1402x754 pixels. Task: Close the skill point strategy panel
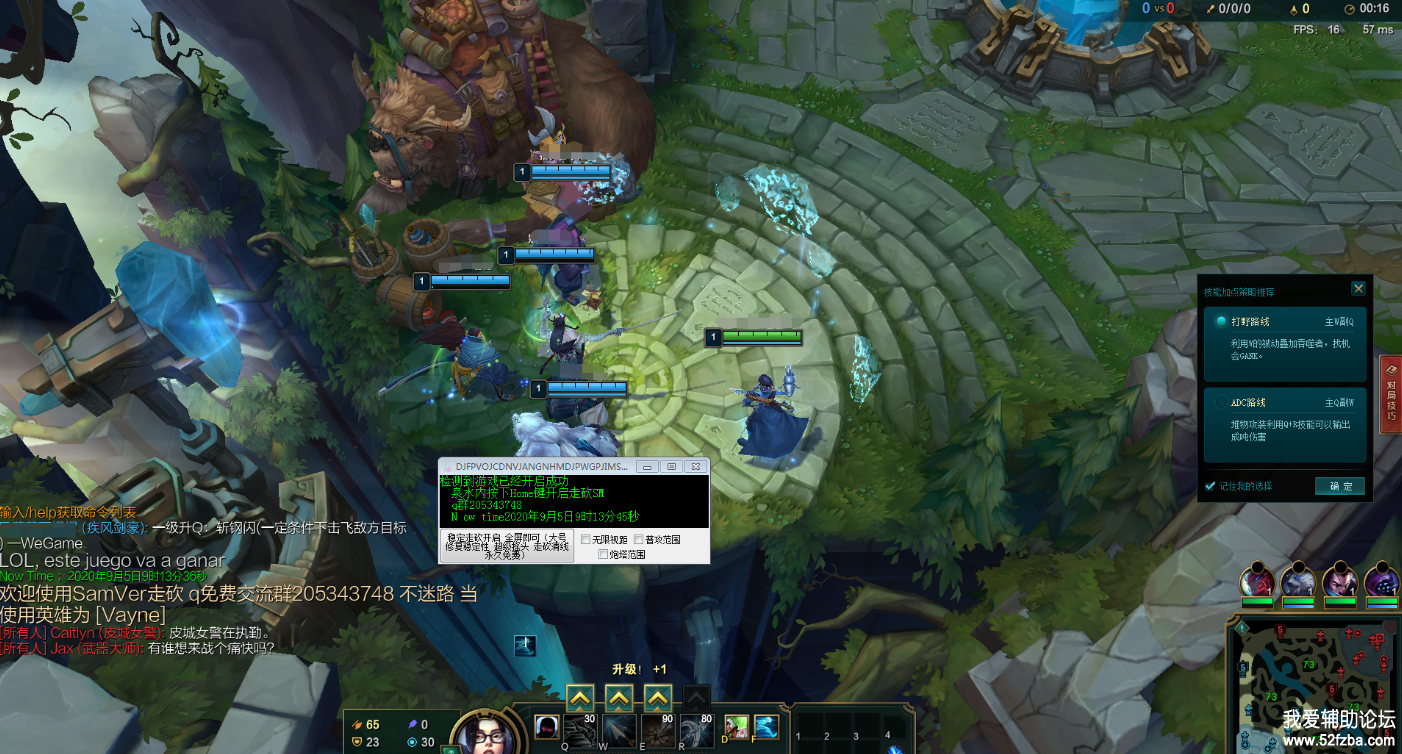pos(1358,289)
